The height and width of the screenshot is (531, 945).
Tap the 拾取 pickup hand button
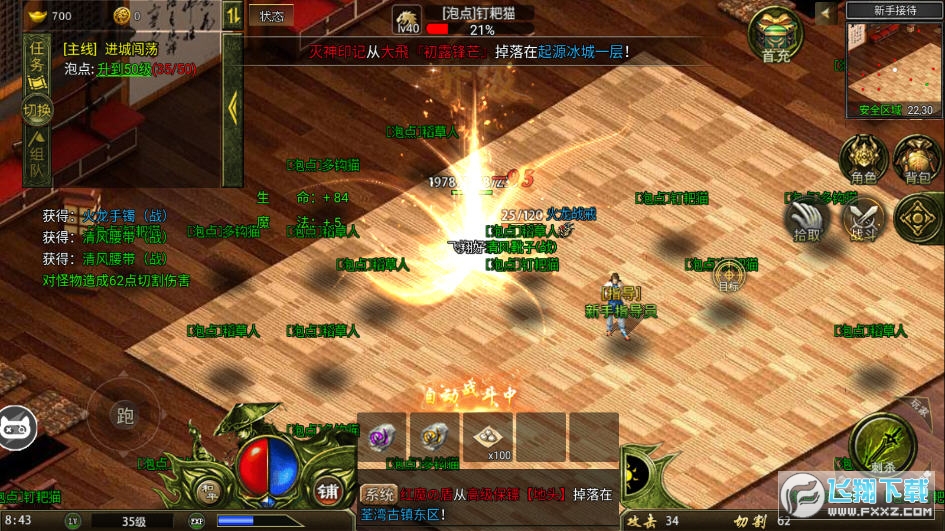click(807, 219)
